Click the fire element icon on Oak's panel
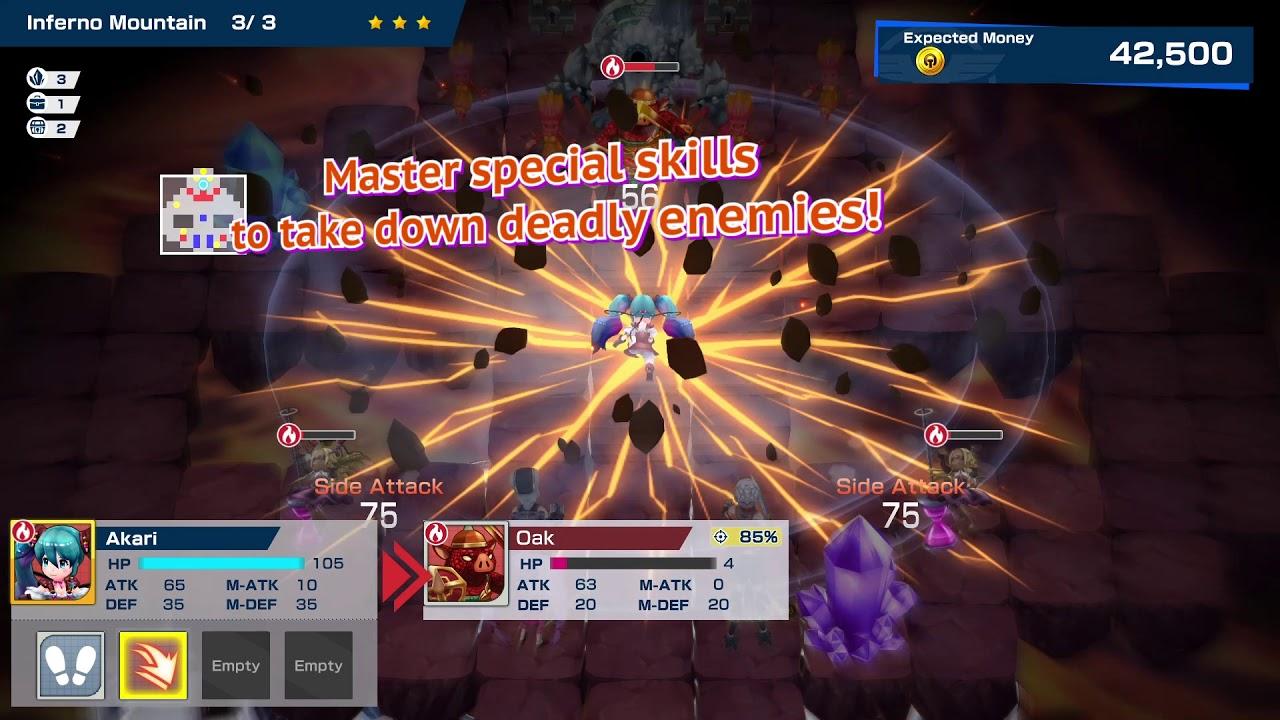 (x=438, y=536)
